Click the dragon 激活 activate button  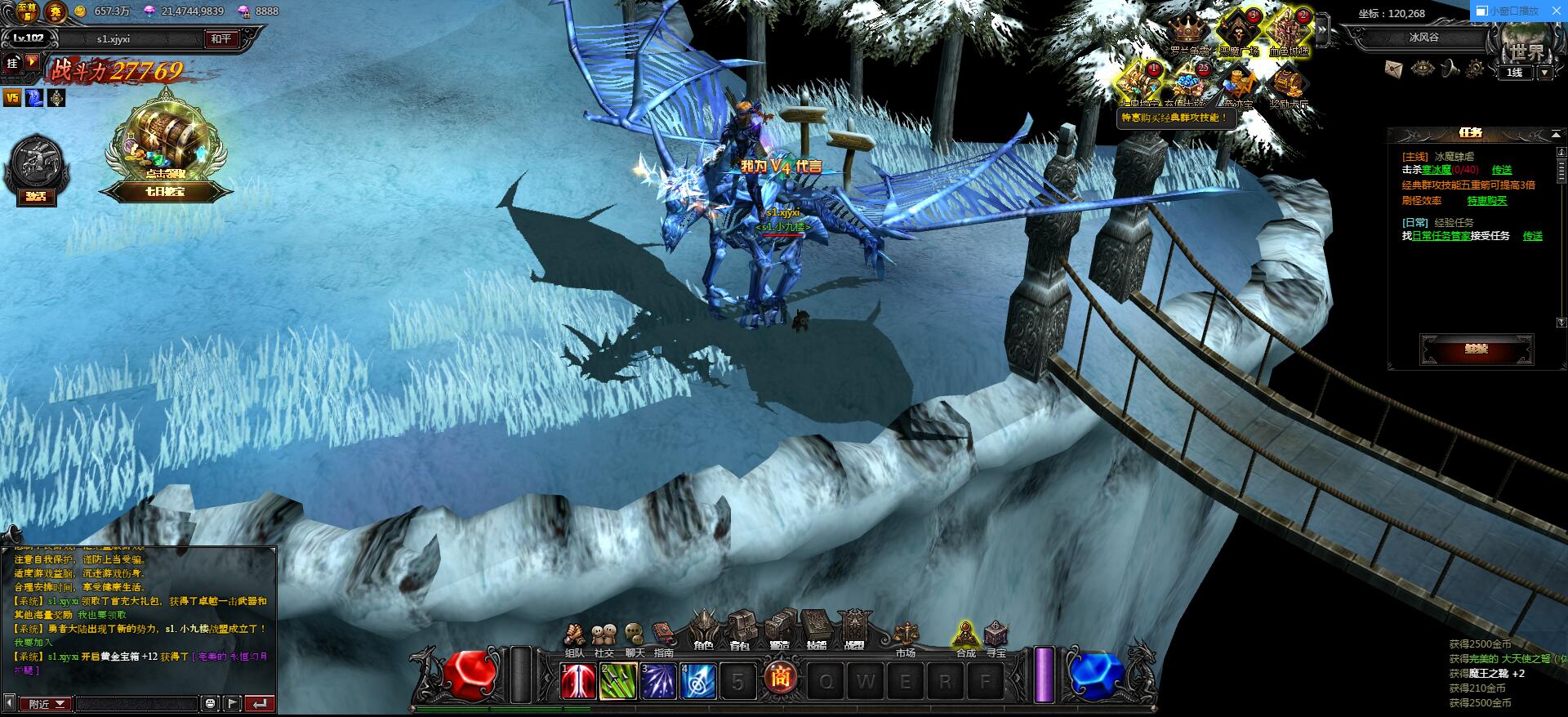[x=36, y=195]
